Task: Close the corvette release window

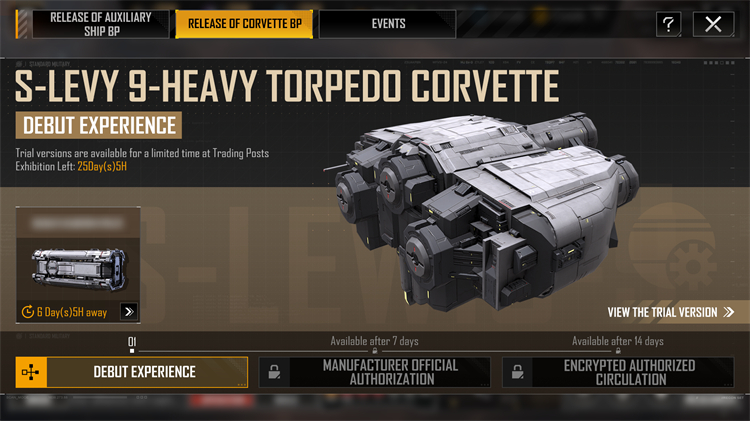Action: click(713, 25)
